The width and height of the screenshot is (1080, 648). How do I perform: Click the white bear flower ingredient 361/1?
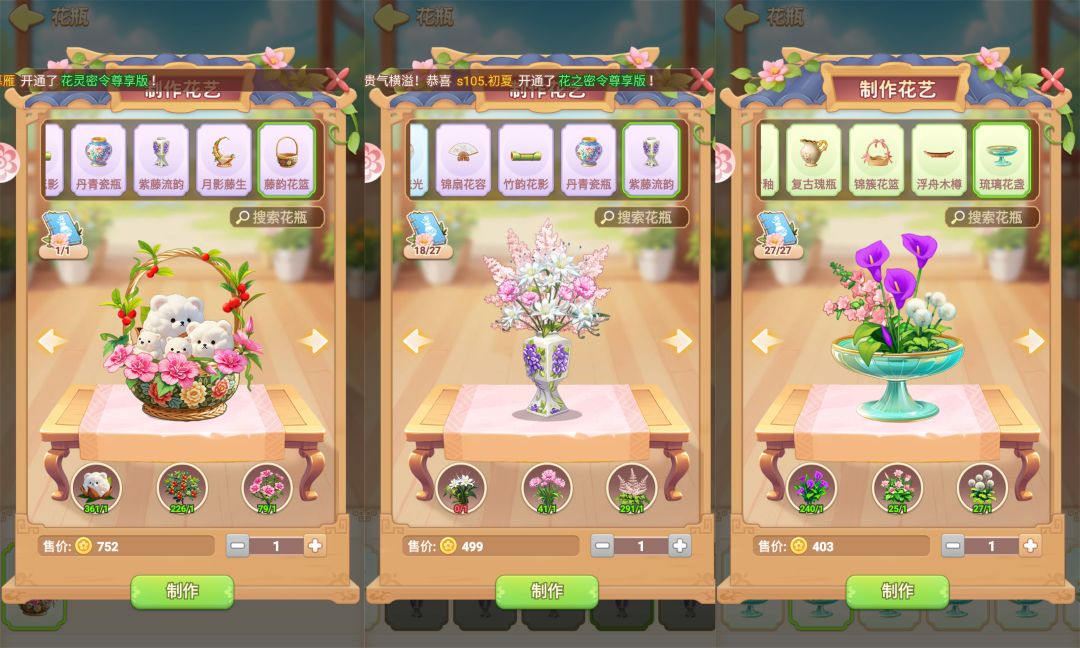[x=97, y=487]
